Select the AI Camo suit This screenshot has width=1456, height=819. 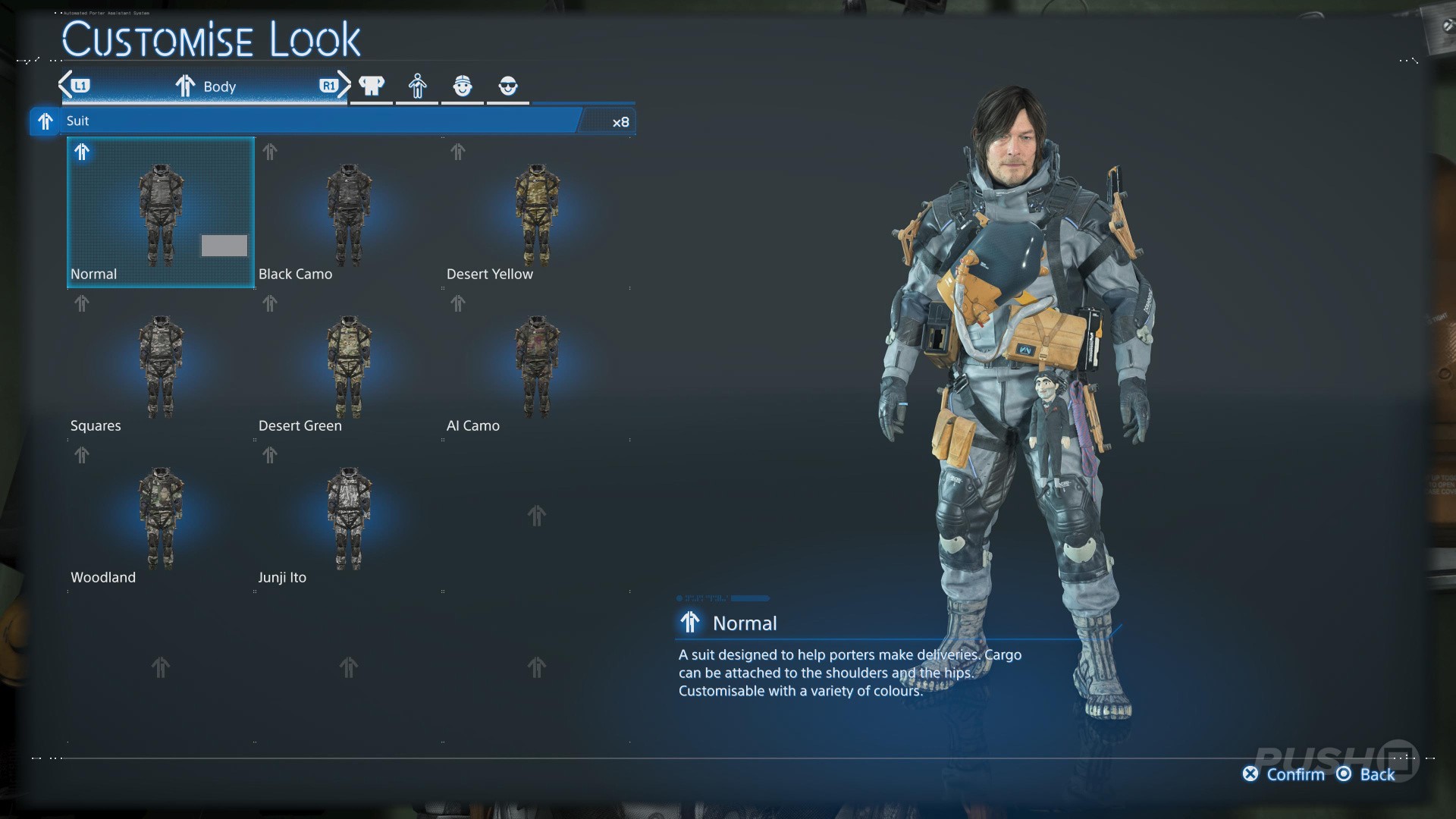(x=536, y=366)
